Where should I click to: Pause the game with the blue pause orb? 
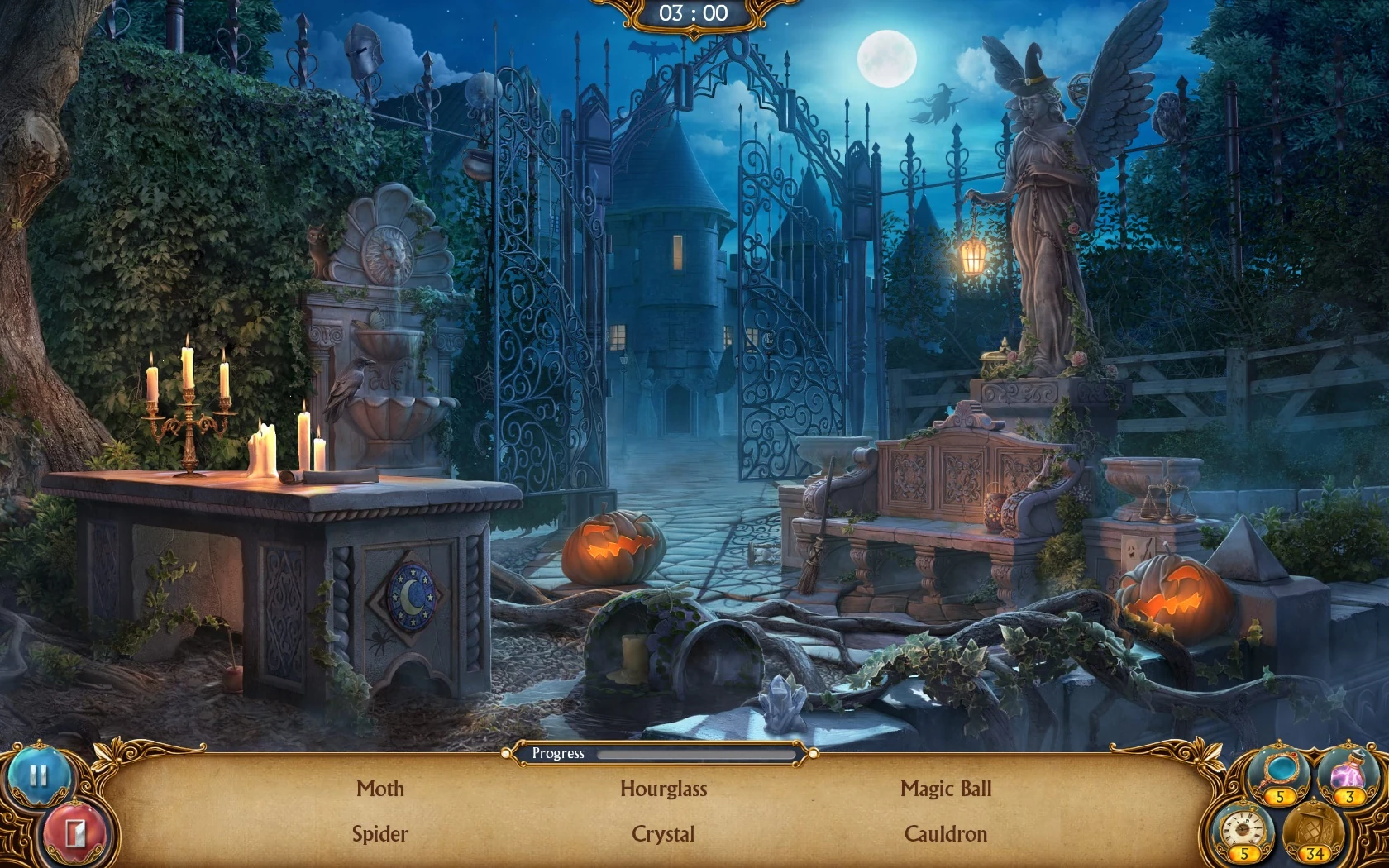(40, 777)
